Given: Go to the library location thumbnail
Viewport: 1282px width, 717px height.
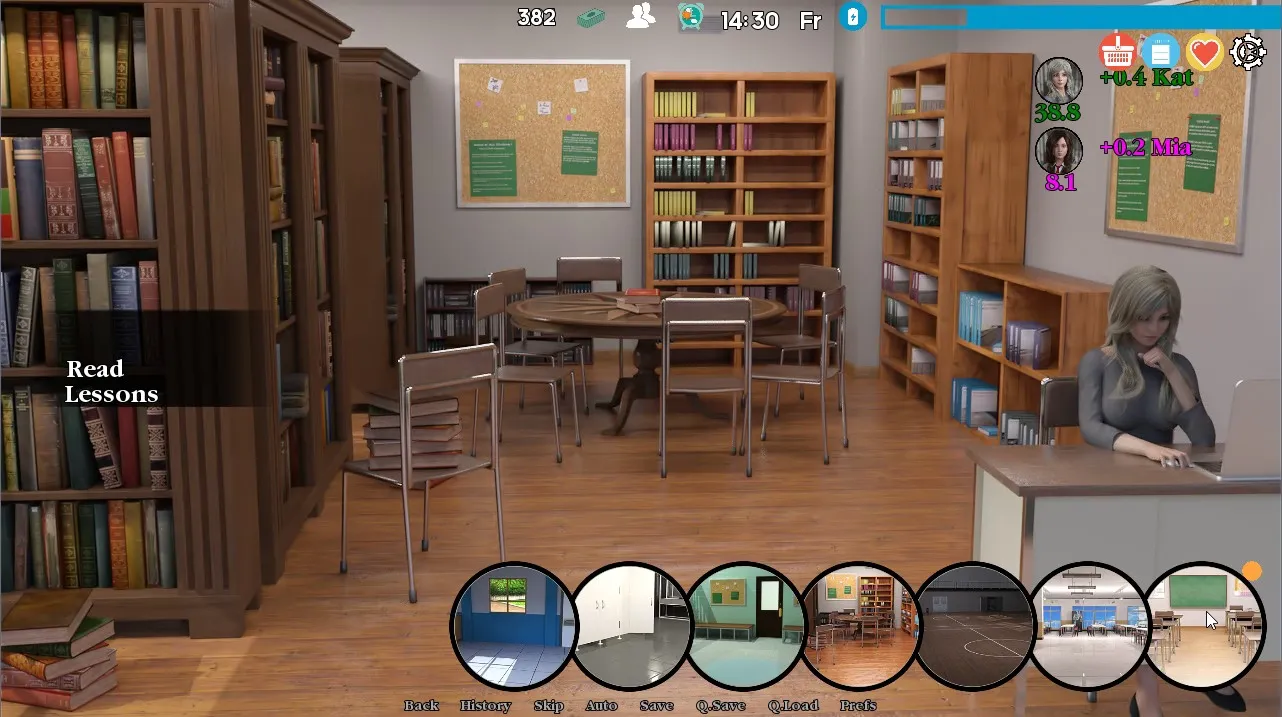Looking at the screenshot, I should tap(860, 625).
